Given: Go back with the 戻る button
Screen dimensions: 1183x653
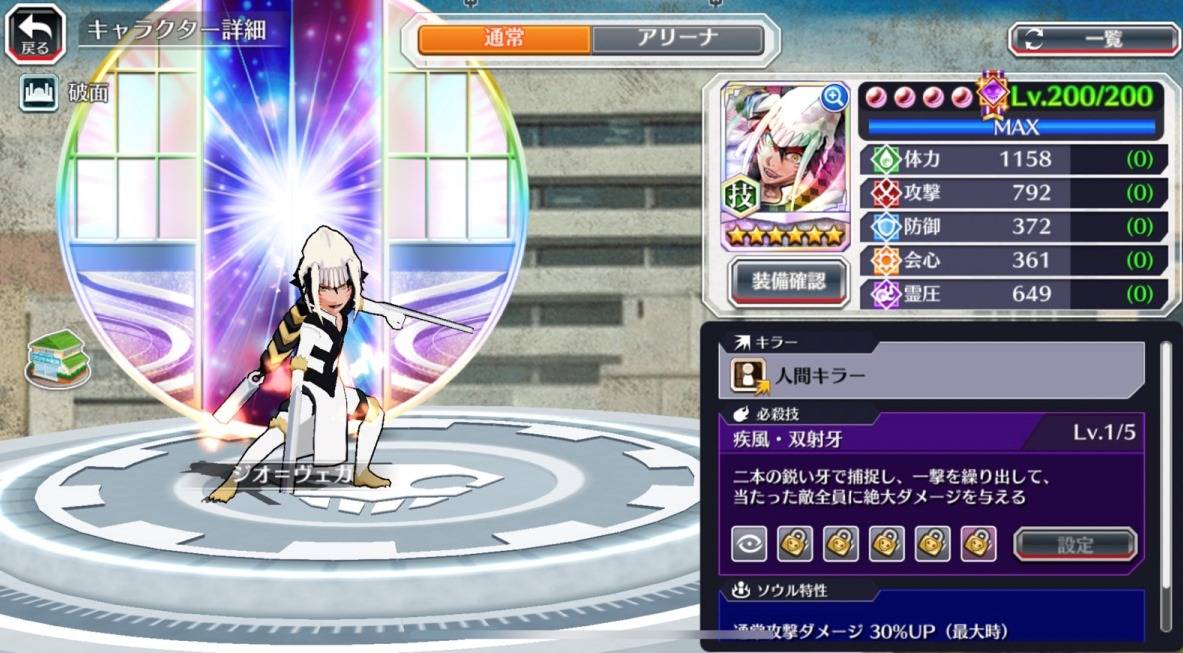Looking at the screenshot, I should [x=34, y=33].
